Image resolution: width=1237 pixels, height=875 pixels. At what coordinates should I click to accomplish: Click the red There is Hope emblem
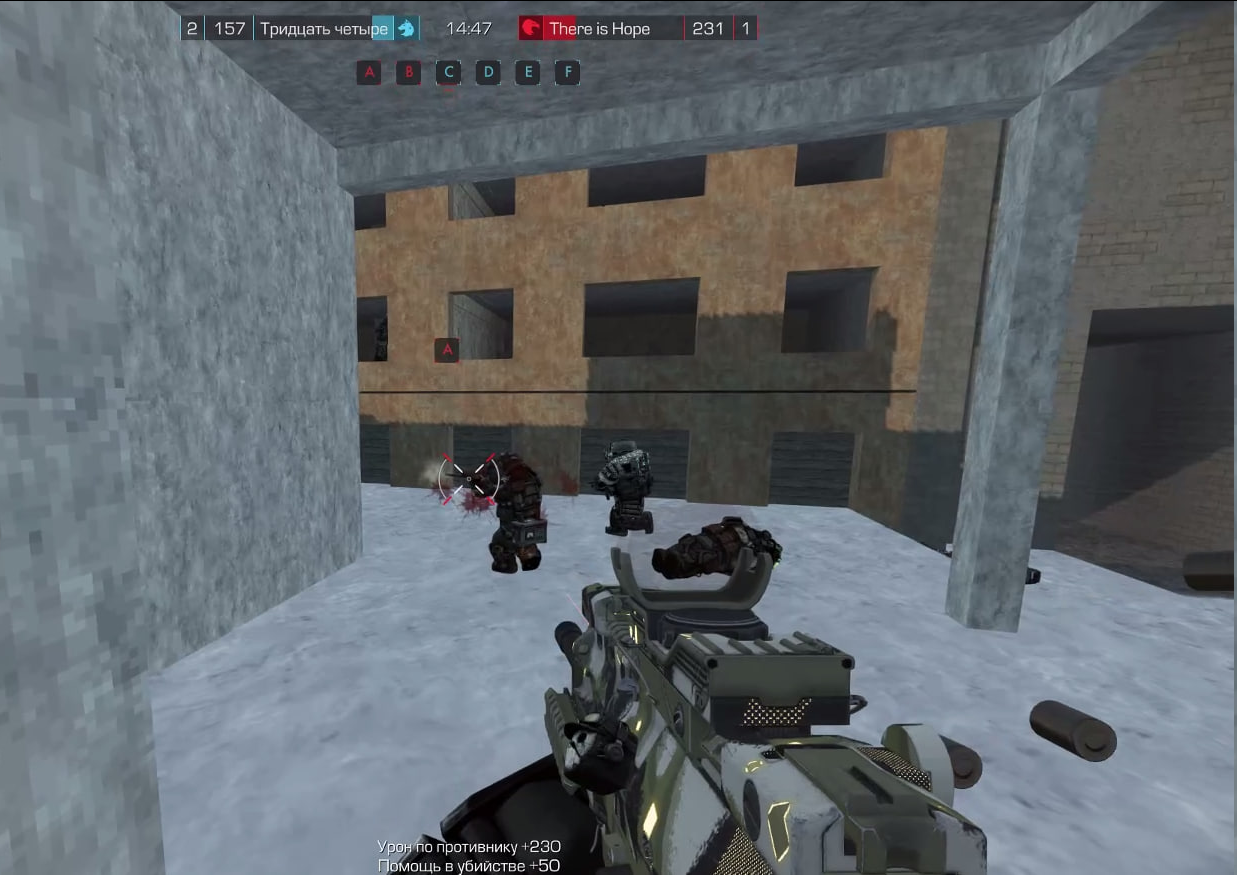531,28
